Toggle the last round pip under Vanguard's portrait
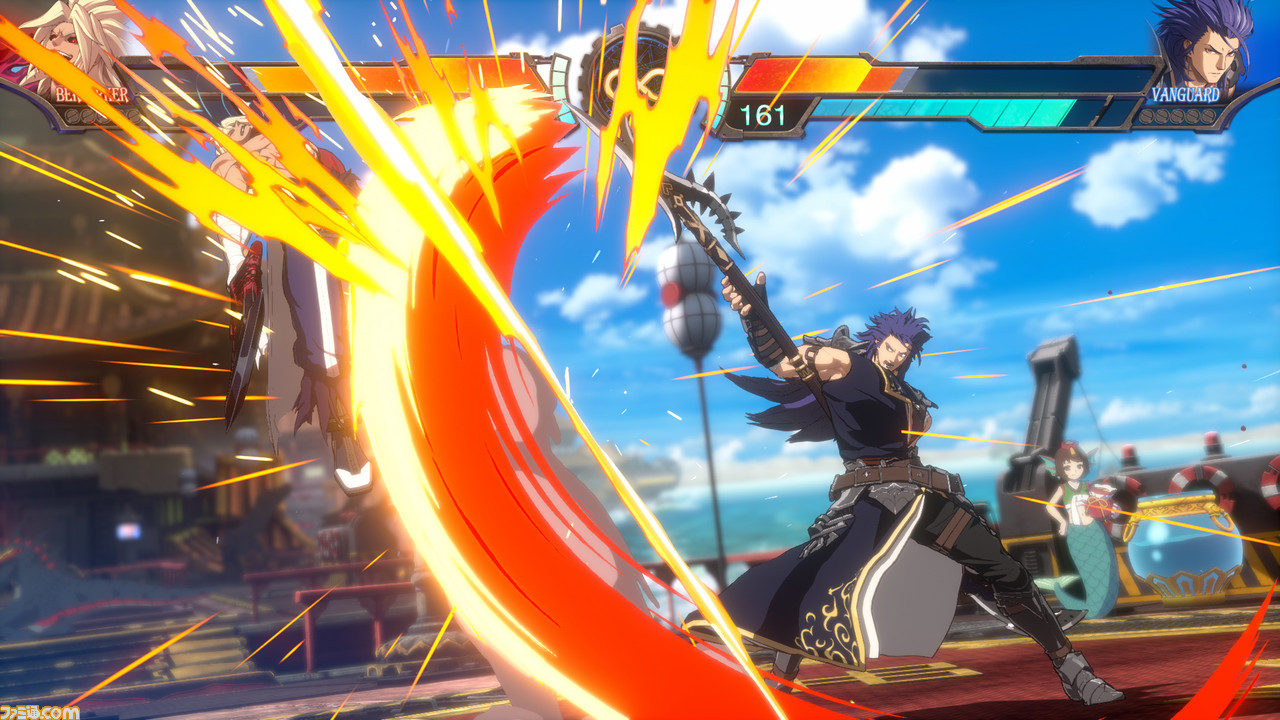This screenshot has height=720, width=1280. [x=1207, y=117]
